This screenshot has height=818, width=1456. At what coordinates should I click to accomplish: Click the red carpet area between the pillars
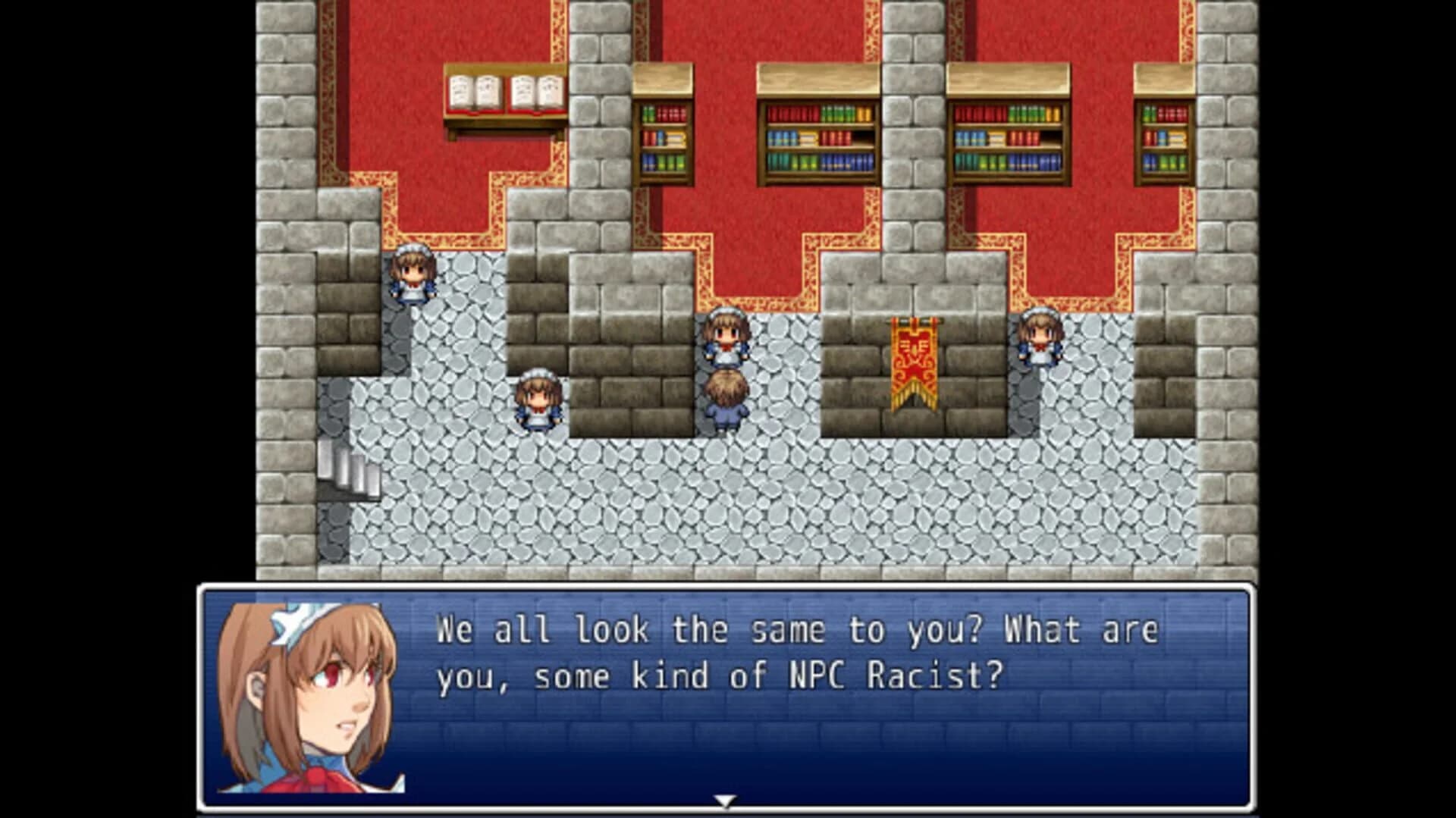pos(758,227)
